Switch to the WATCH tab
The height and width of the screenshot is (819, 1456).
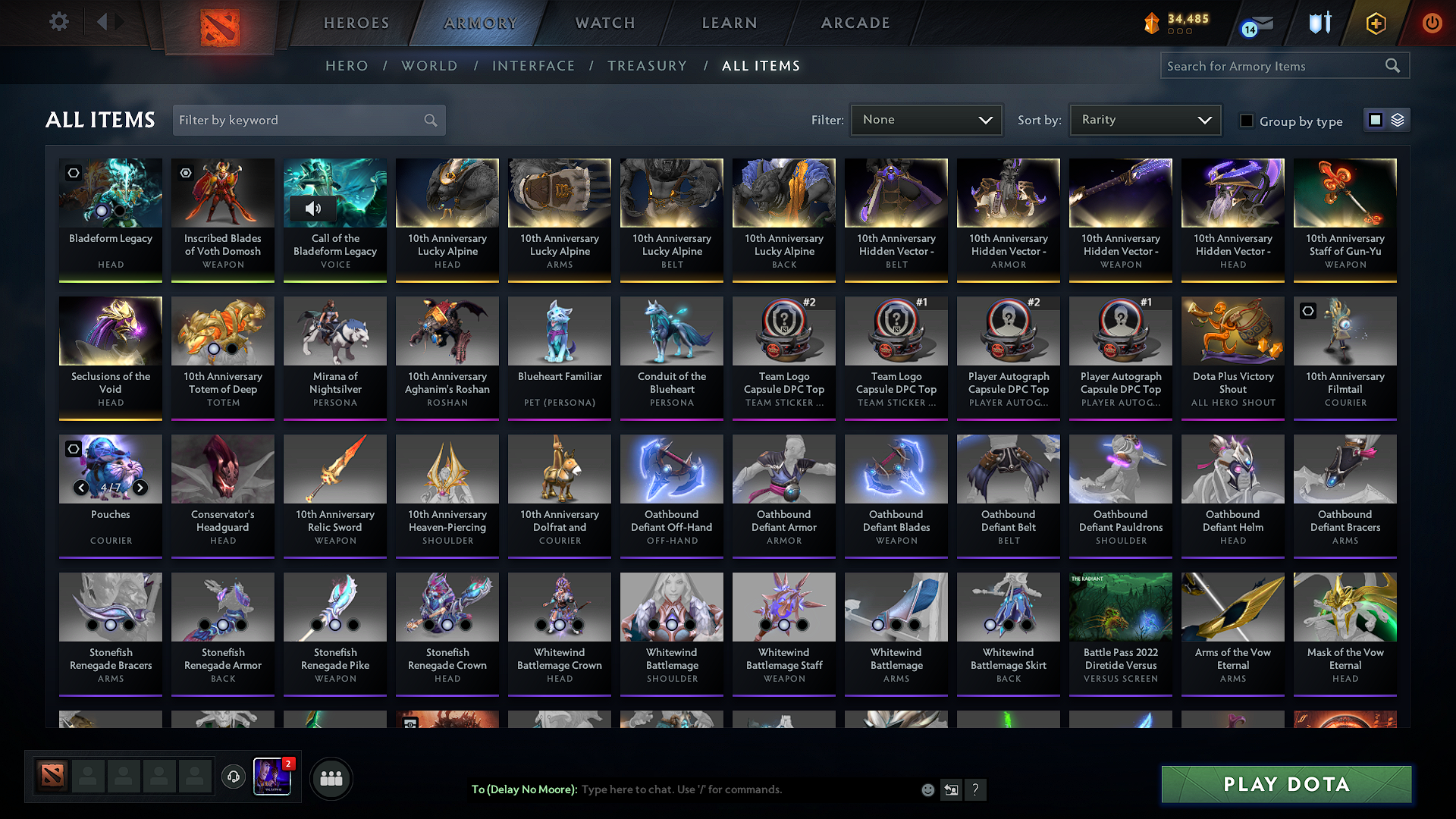[604, 23]
